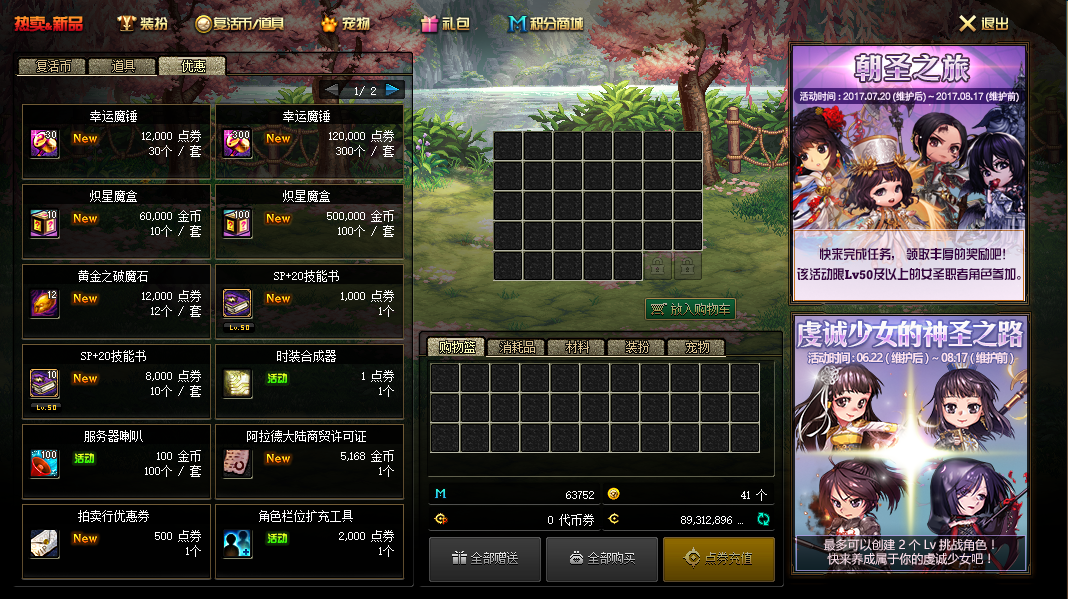
Task: Switch to the 复活币 tab
Action: click(52, 67)
